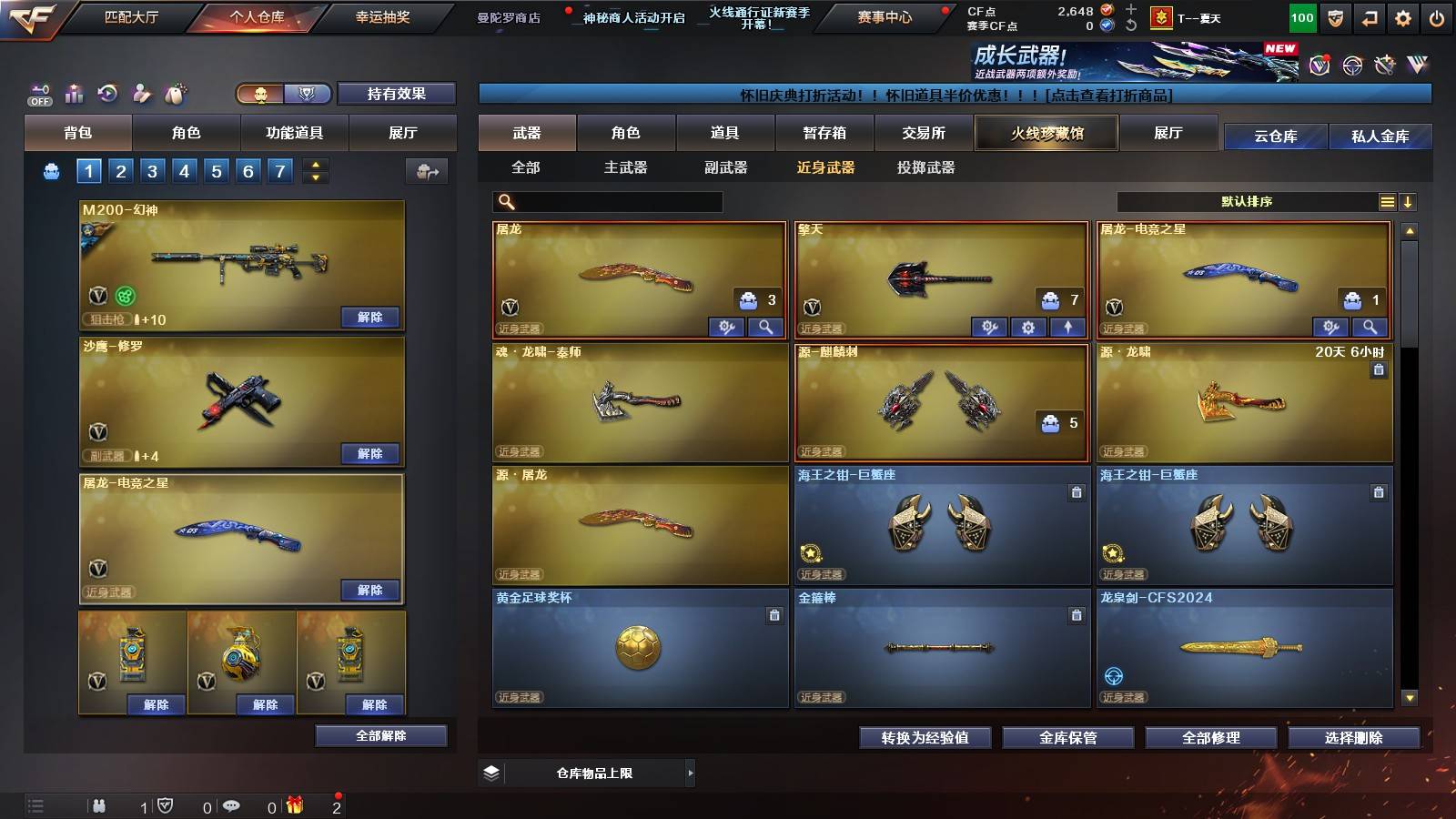Click the pet egg icon in the icon row
1456x819 pixels.
point(173,92)
